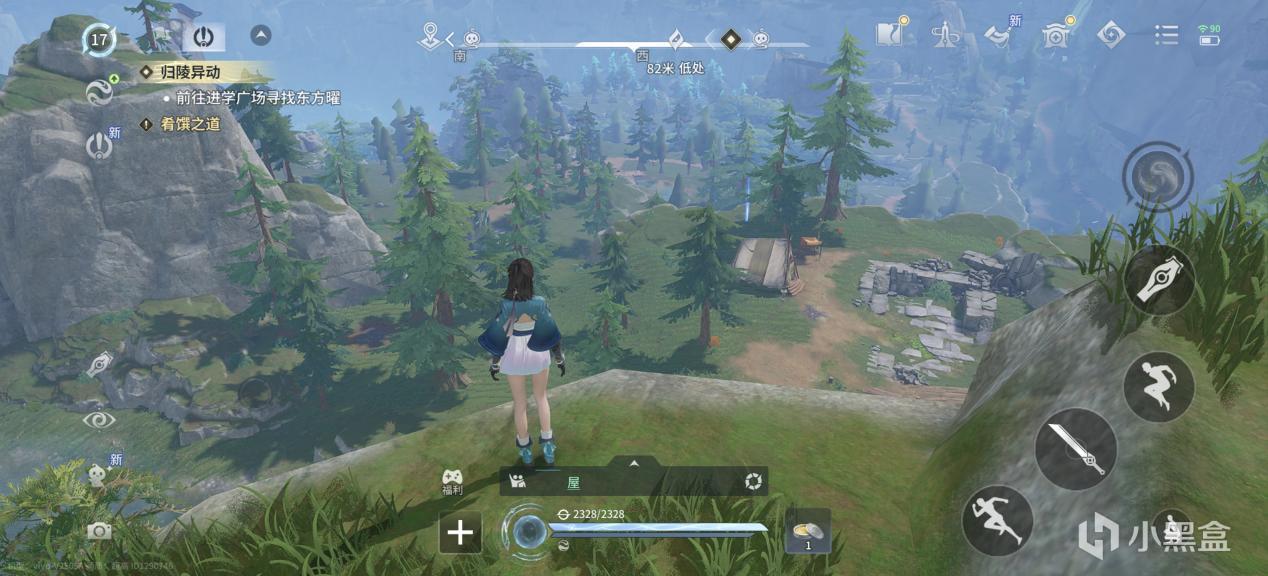Open the map pin icon beside the compass
Image resolution: width=1268 pixels, height=576 pixels.
click(430, 35)
